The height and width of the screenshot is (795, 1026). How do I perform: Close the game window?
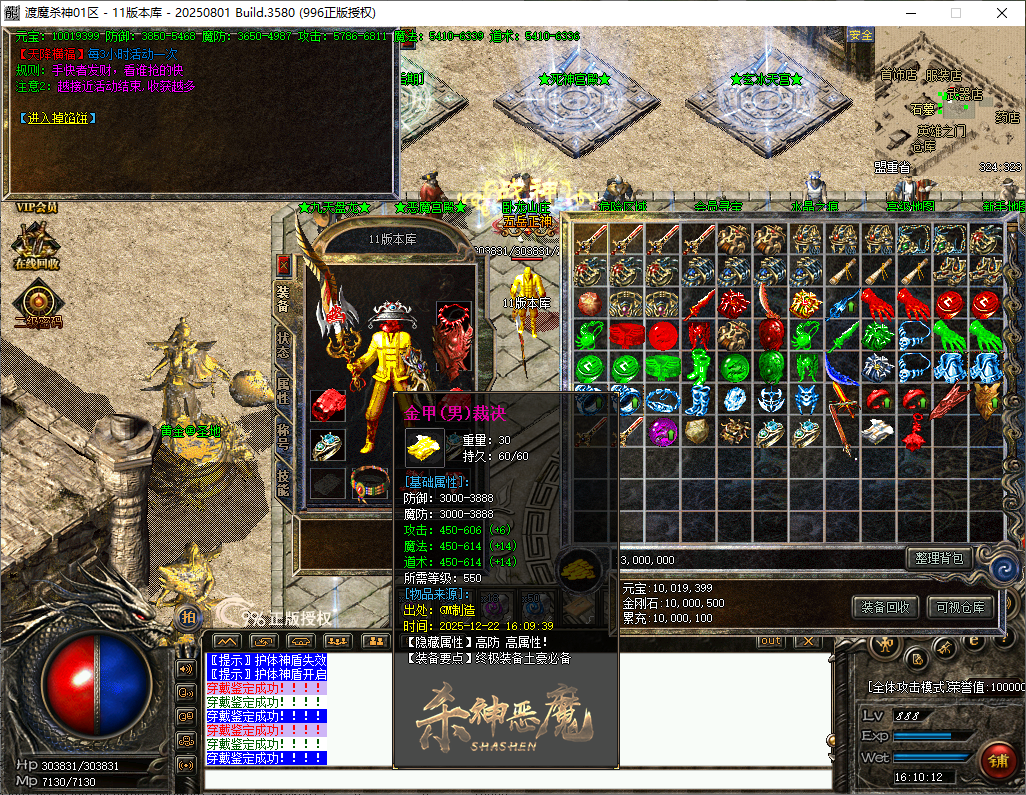tap(1002, 13)
